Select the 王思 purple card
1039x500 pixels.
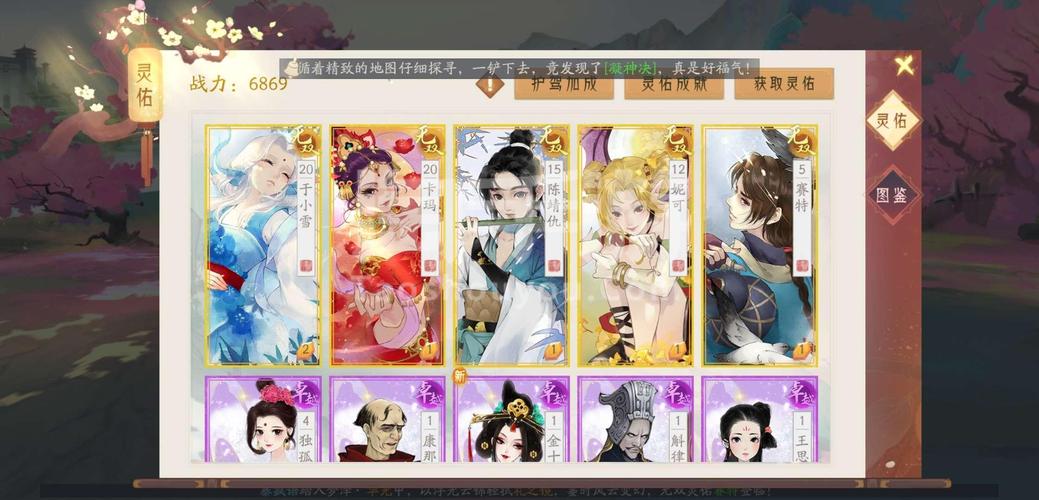coord(759,420)
